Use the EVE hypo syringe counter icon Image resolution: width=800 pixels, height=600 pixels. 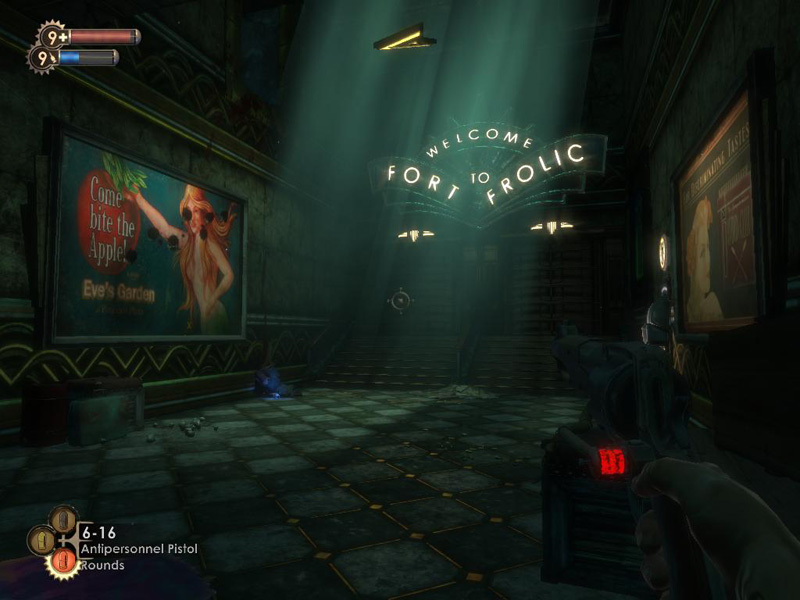tap(44, 59)
